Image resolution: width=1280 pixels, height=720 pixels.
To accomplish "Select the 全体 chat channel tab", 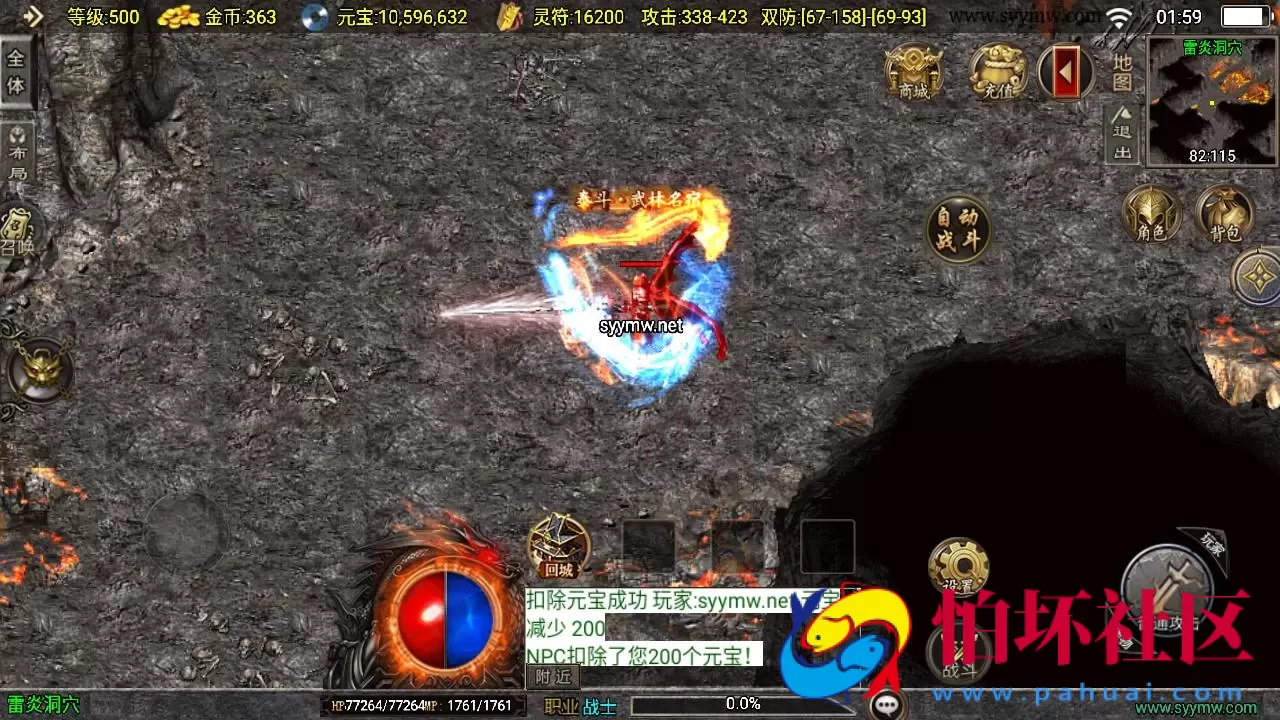I will (15, 68).
